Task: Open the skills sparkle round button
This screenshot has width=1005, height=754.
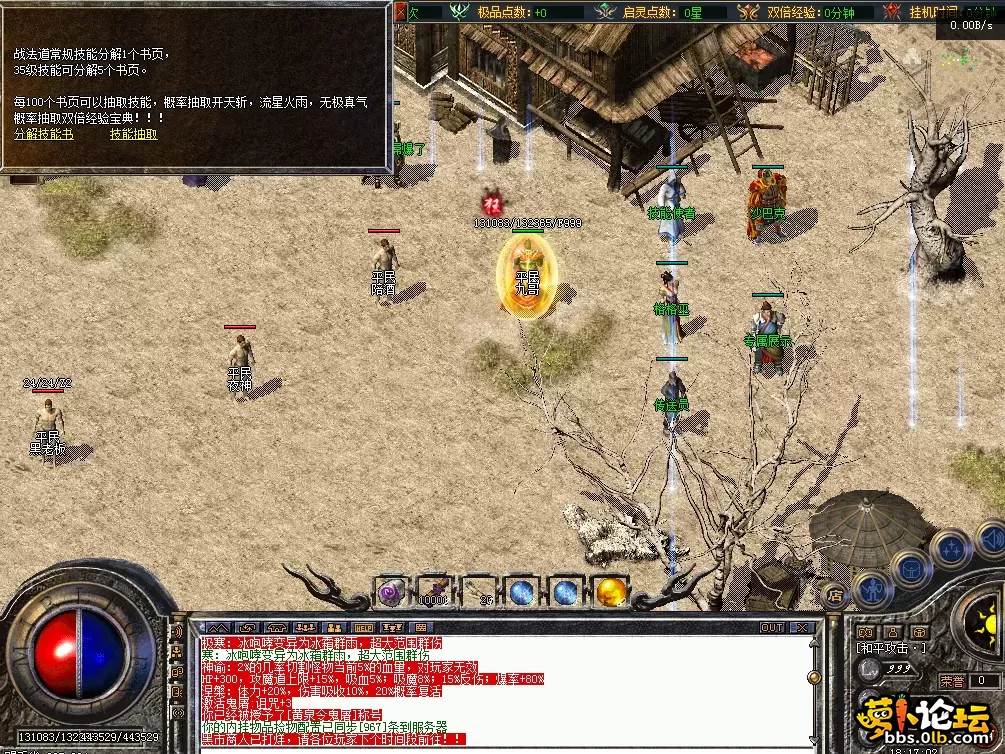Action: click(949, 548)
